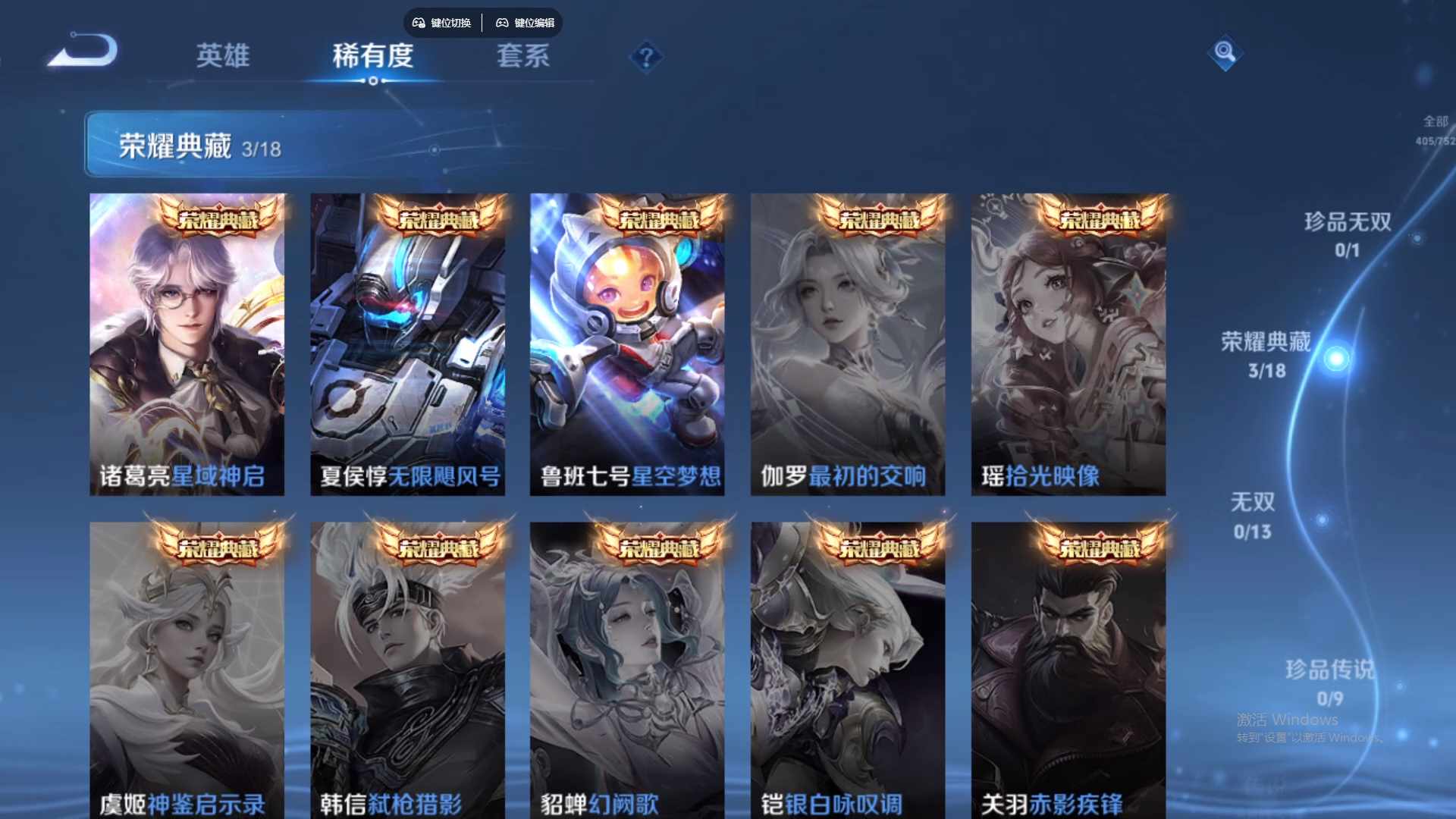Screen dimensions: 1456x819
Task: Enable key editing via 键位编辑
Action: 535,23
